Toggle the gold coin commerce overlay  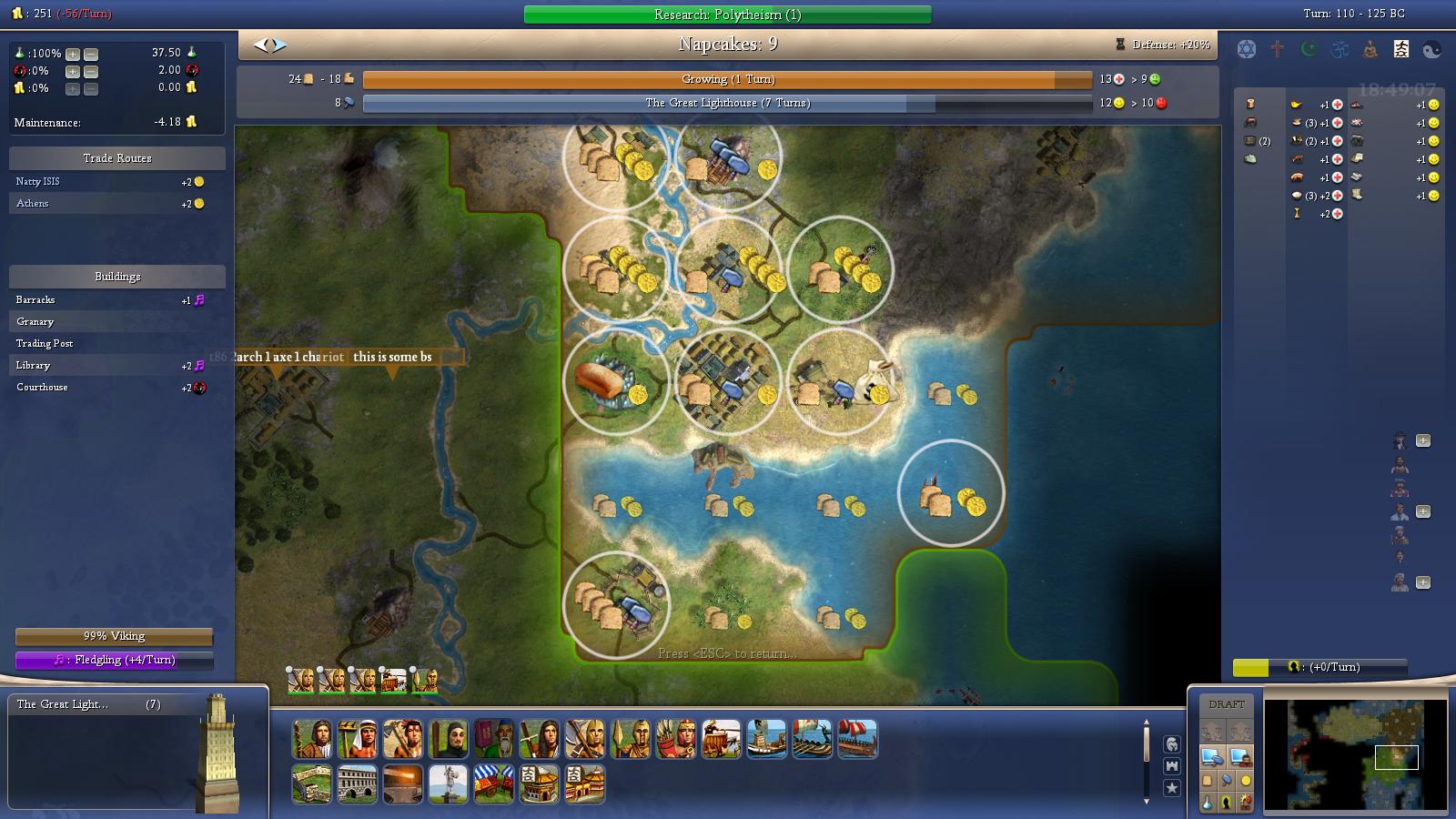[1246, 782]
